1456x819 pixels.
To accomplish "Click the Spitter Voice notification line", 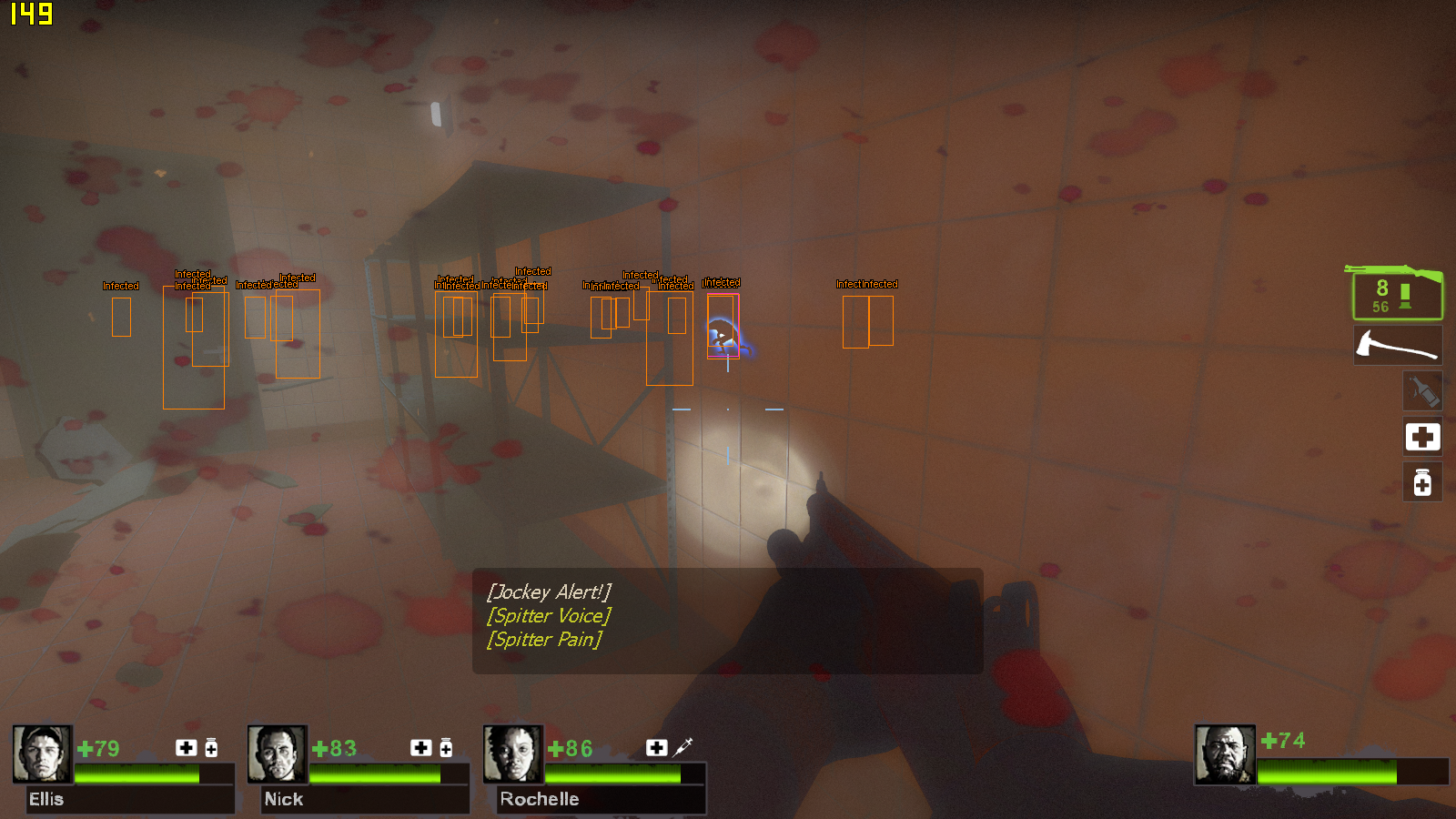I will (547, 616).
